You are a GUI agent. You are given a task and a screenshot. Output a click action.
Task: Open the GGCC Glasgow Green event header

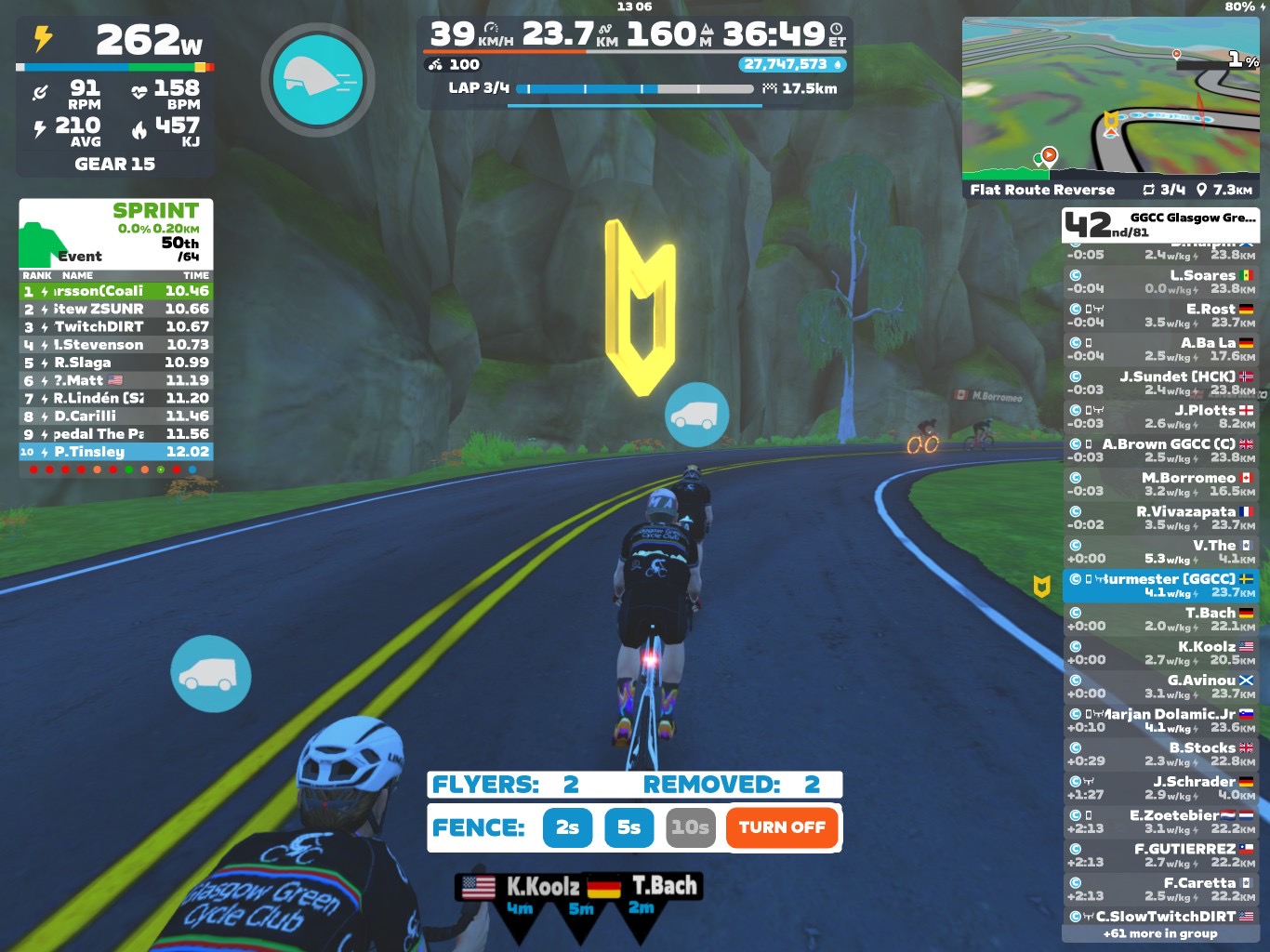pos(1160,224)
